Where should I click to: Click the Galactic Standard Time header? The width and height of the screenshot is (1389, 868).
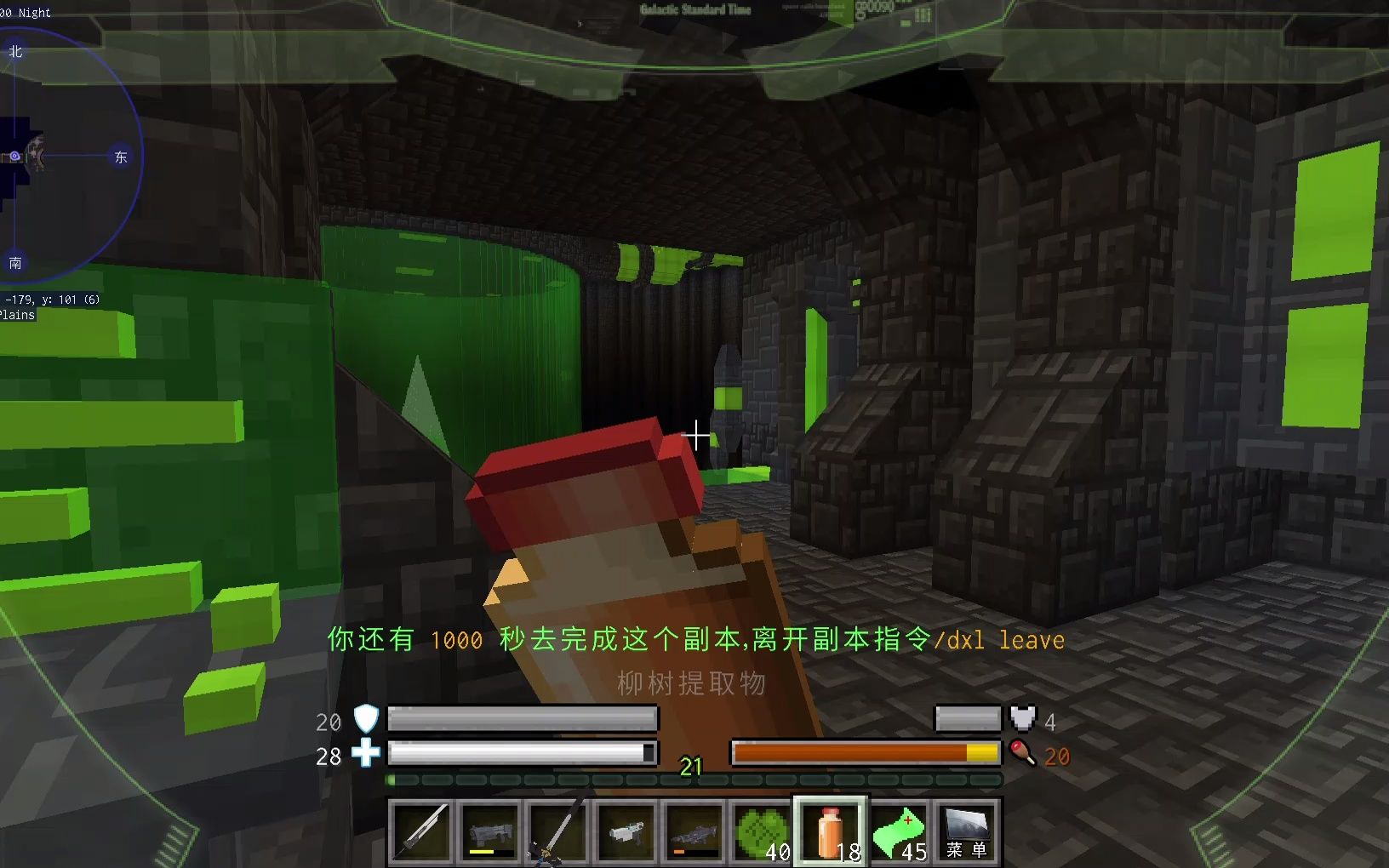click(x=694, y=9)
